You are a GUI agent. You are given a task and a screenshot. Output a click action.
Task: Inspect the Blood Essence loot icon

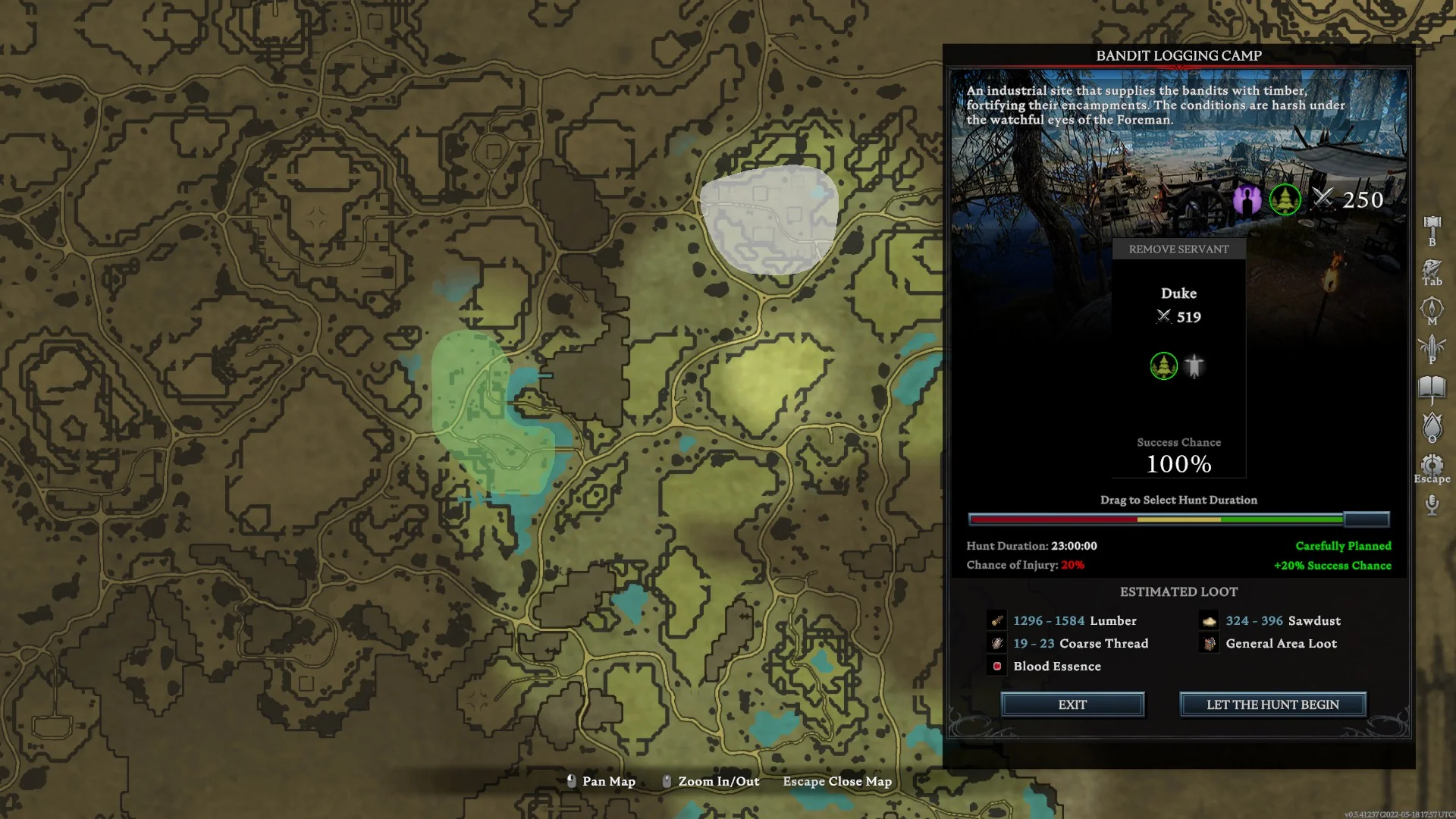[997, 667]
